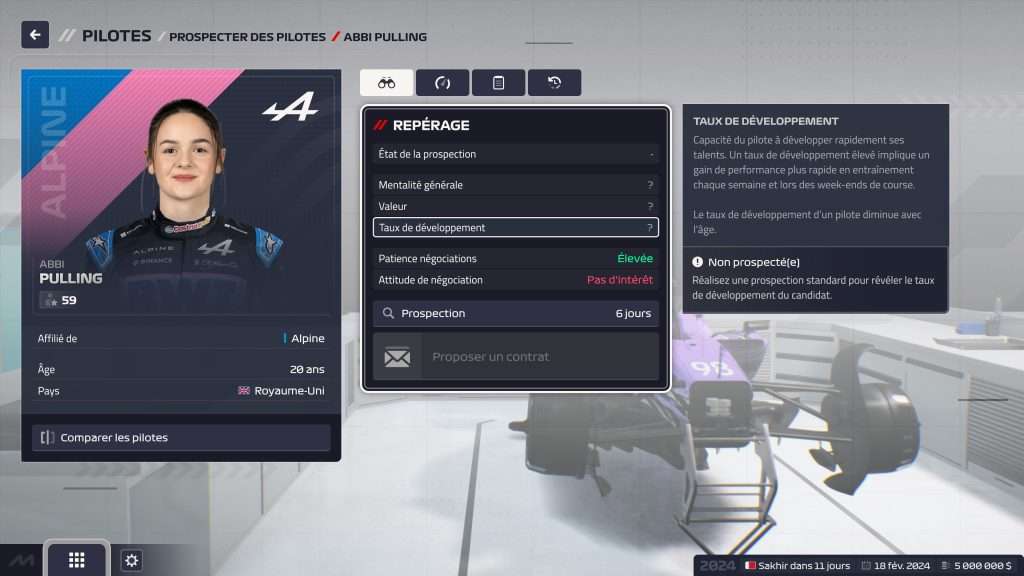Open settings via the gear icon
This screenshot has width=1024, height=576.
131,560
